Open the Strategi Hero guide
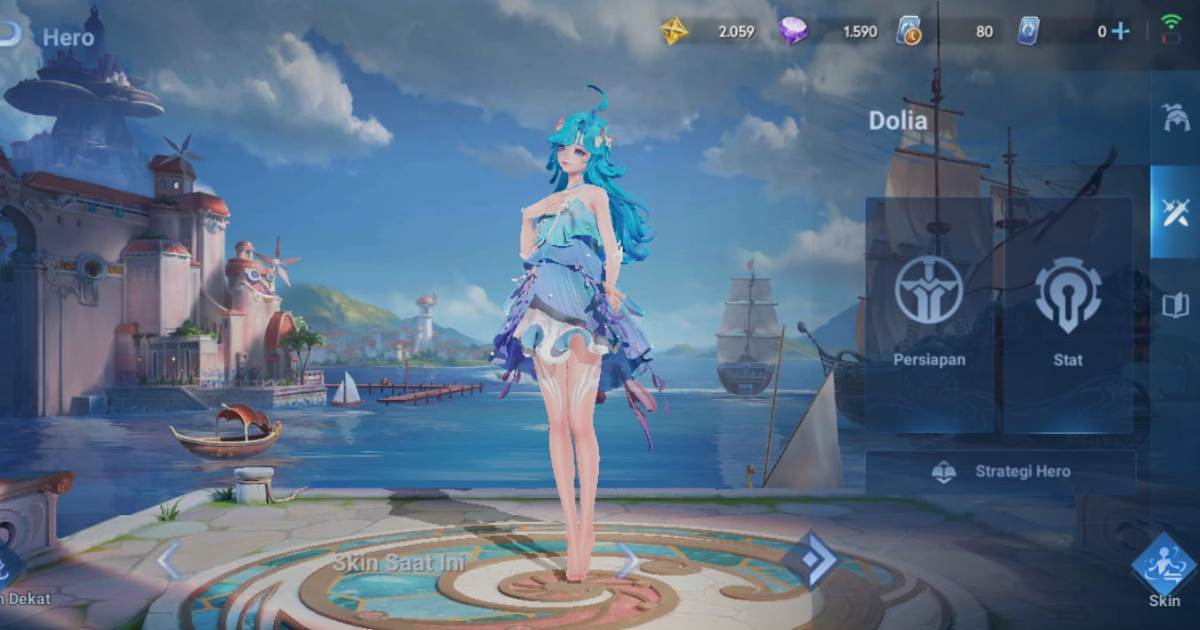Screen dimensions: 1200x630 point(1000,472)
